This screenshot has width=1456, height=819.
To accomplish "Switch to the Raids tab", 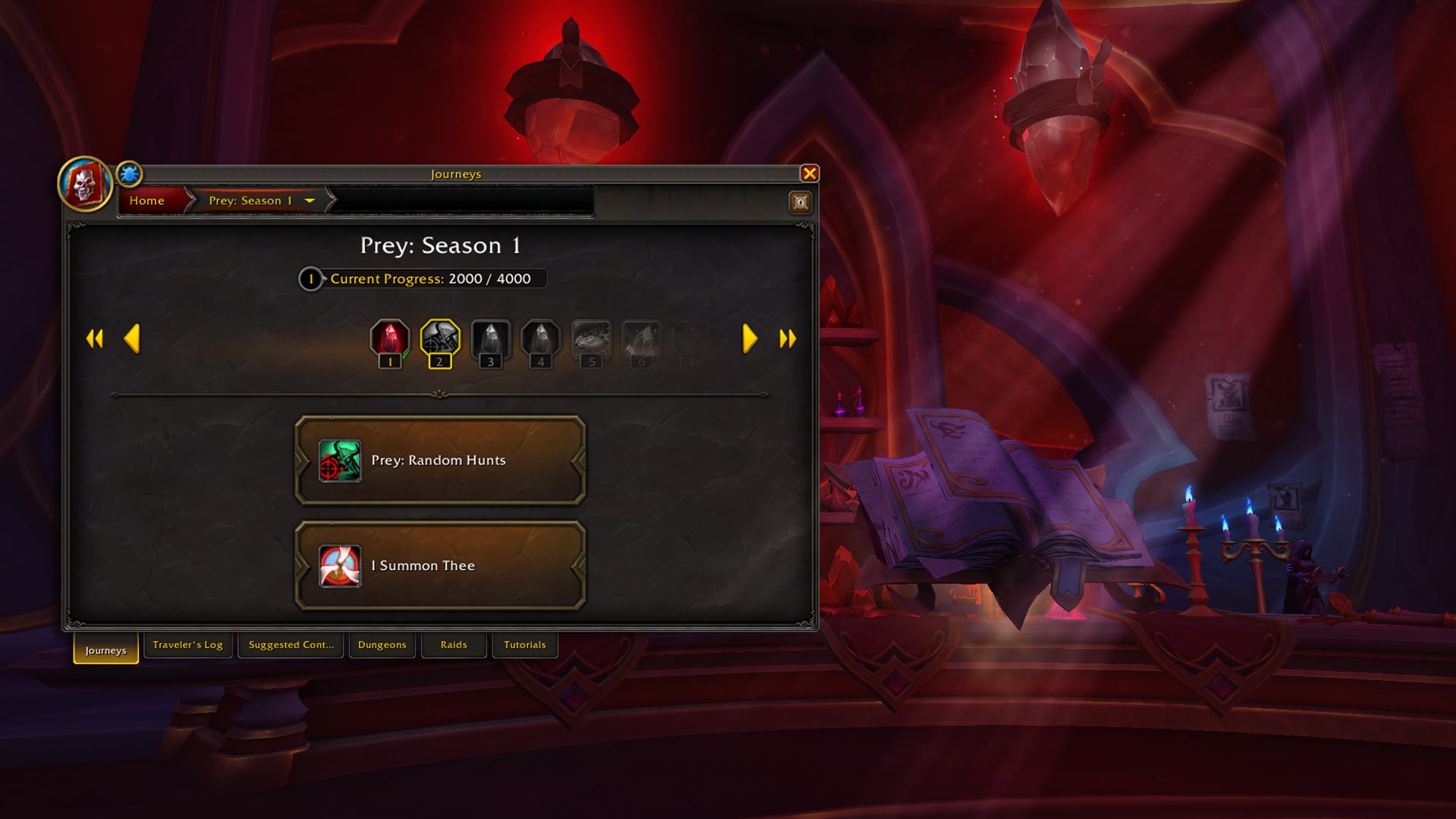I will (x=453, y=644).
